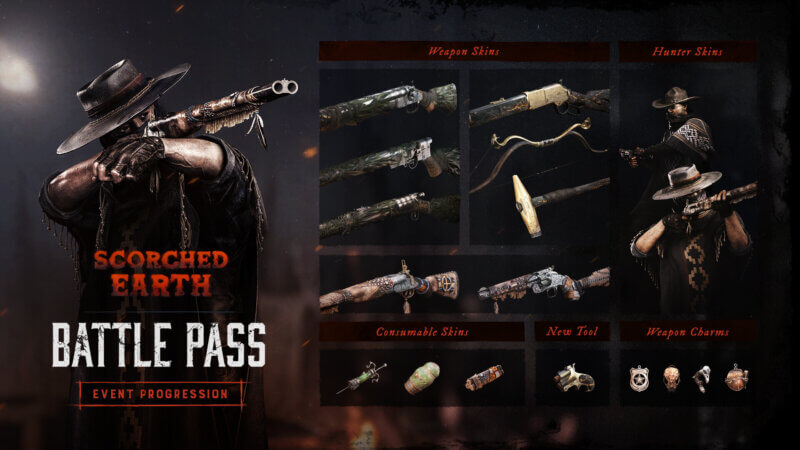Screen dimensions: 800x450
Task: Select the sheriff badge weapon charm
Action: (638, 378)
